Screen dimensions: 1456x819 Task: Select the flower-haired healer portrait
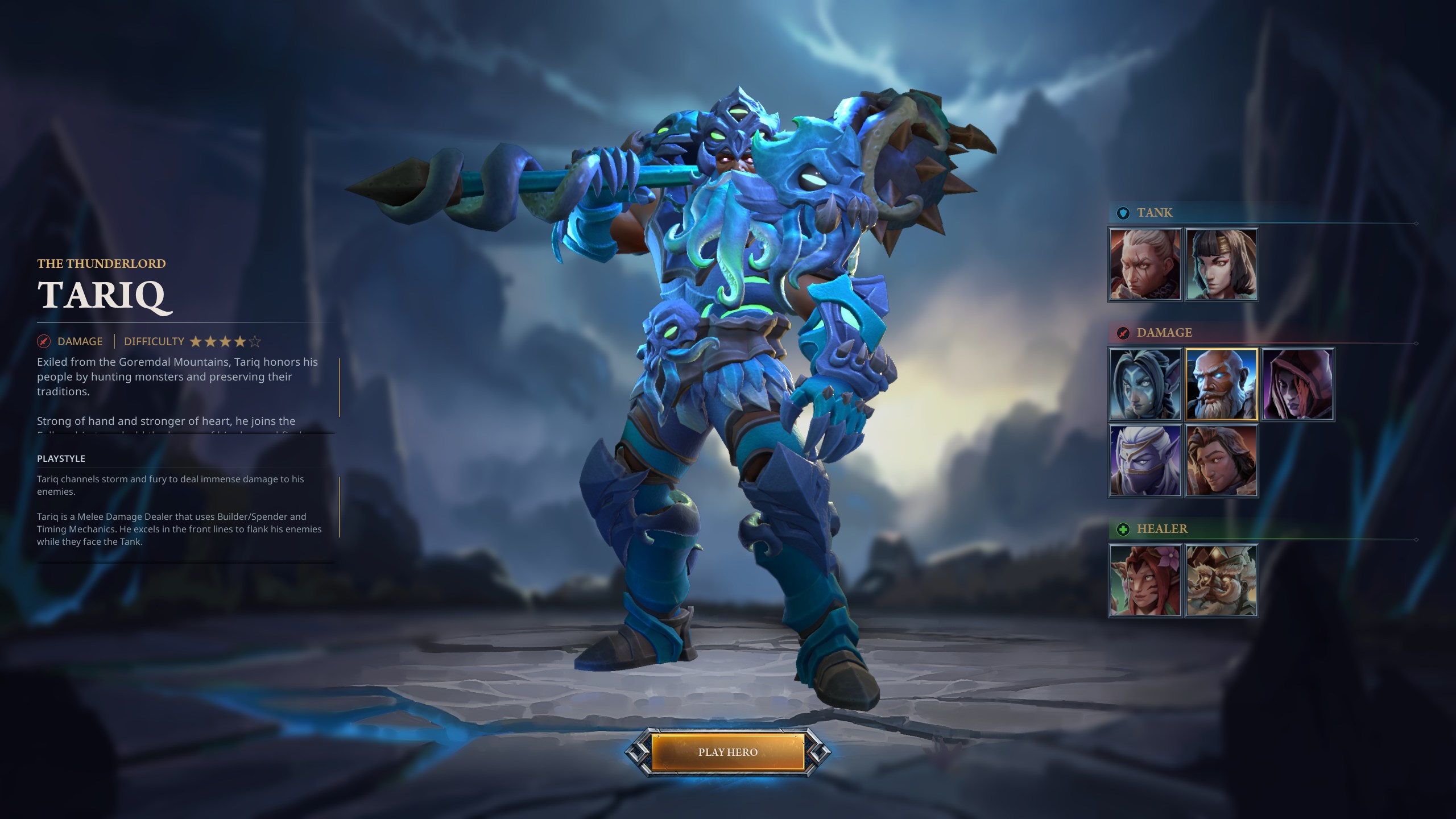tap(1145, 581)
